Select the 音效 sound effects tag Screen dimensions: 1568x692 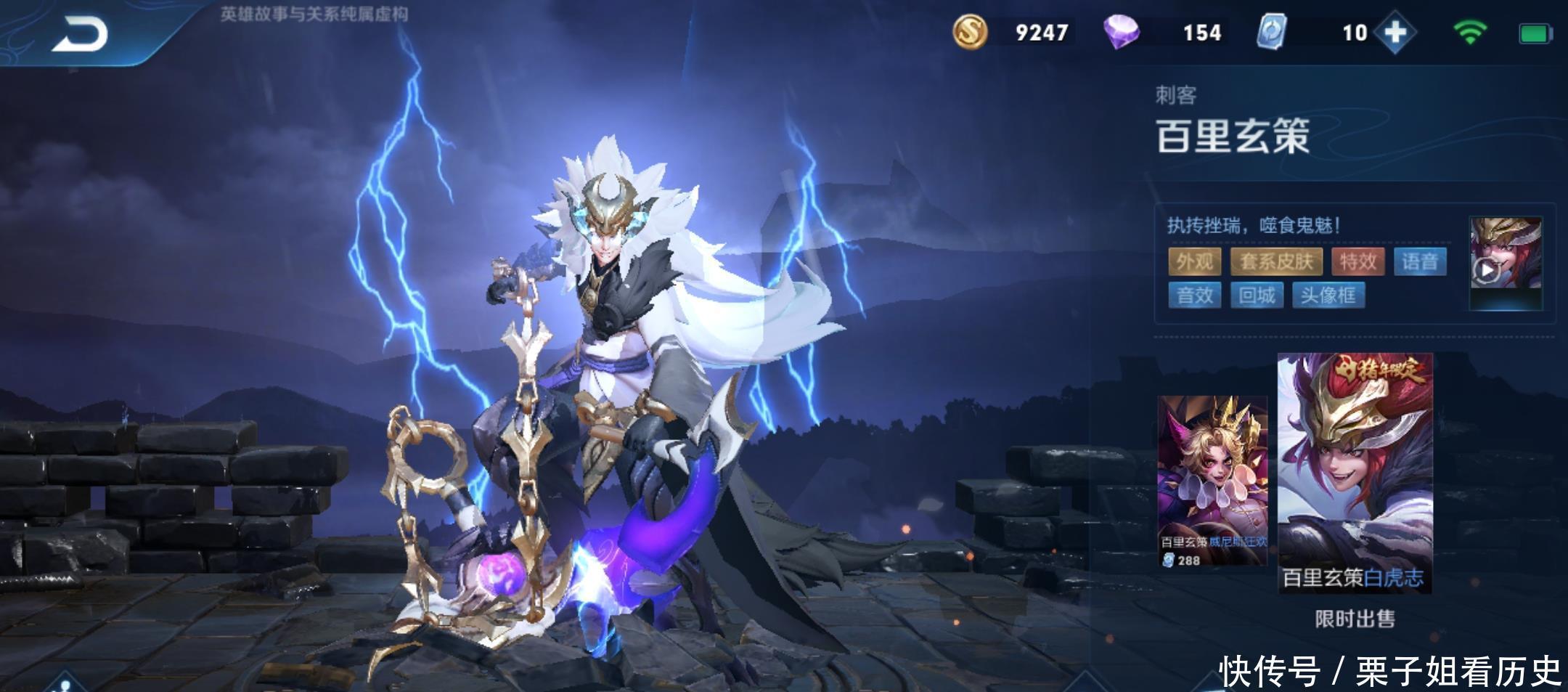click(1195, 296)
